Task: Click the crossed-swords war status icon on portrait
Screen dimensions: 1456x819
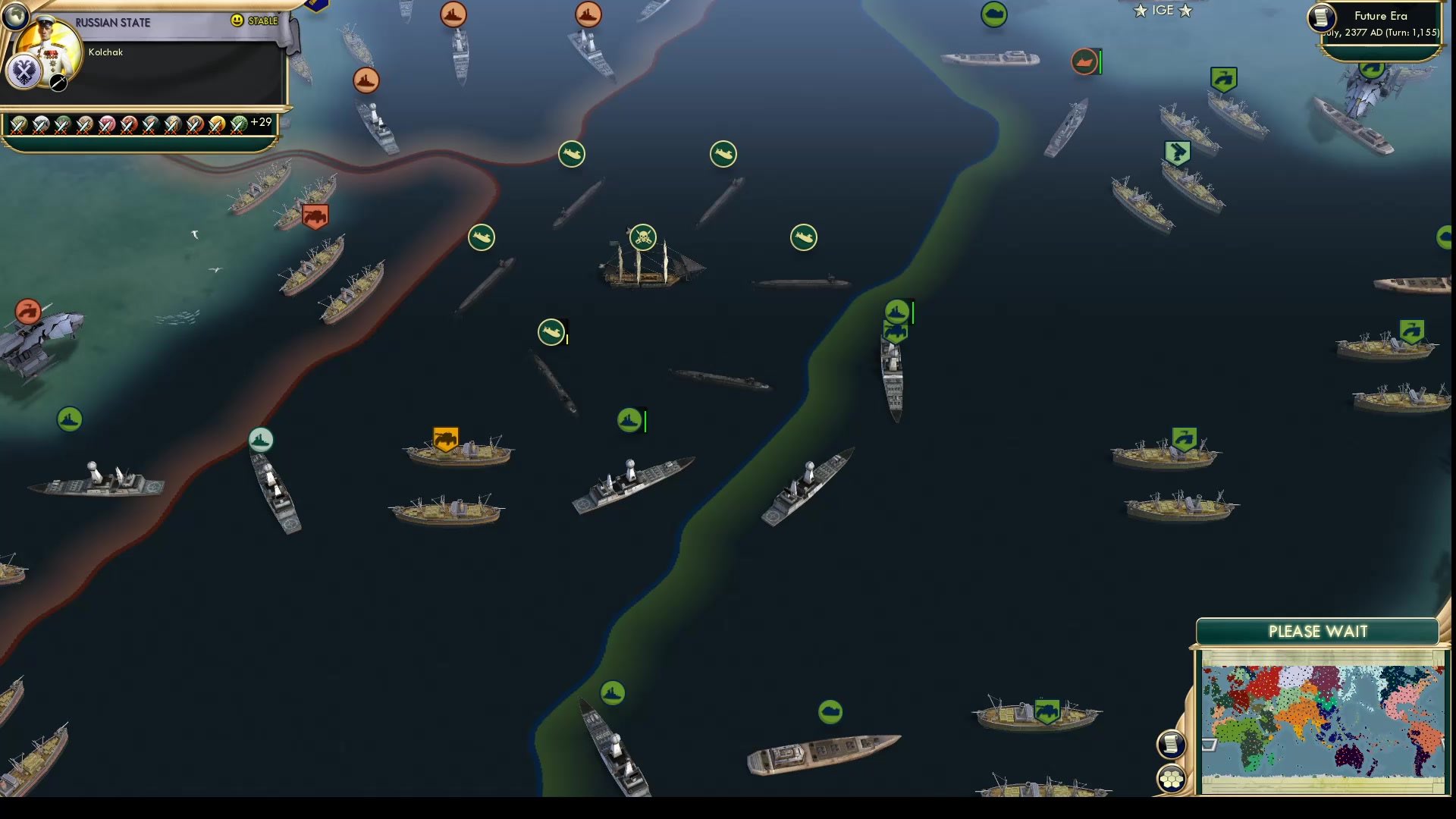Action: click(x=57, y=83)
